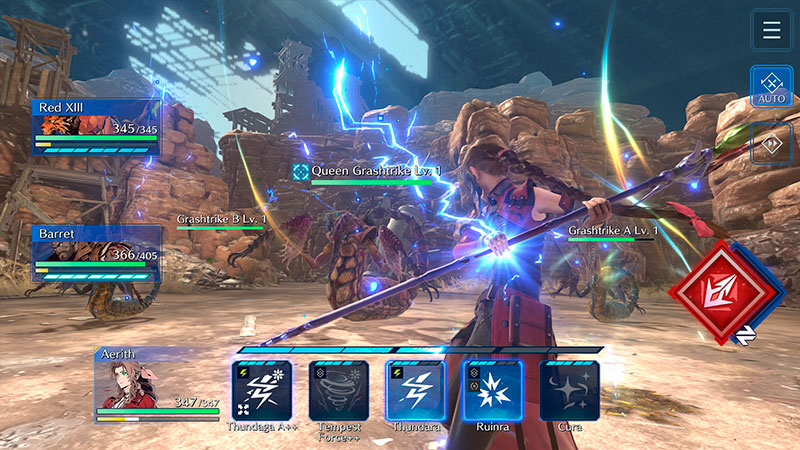Use the Tempest Force++ ability
Viewport: 800px width, 450px height.
point(339,390)
